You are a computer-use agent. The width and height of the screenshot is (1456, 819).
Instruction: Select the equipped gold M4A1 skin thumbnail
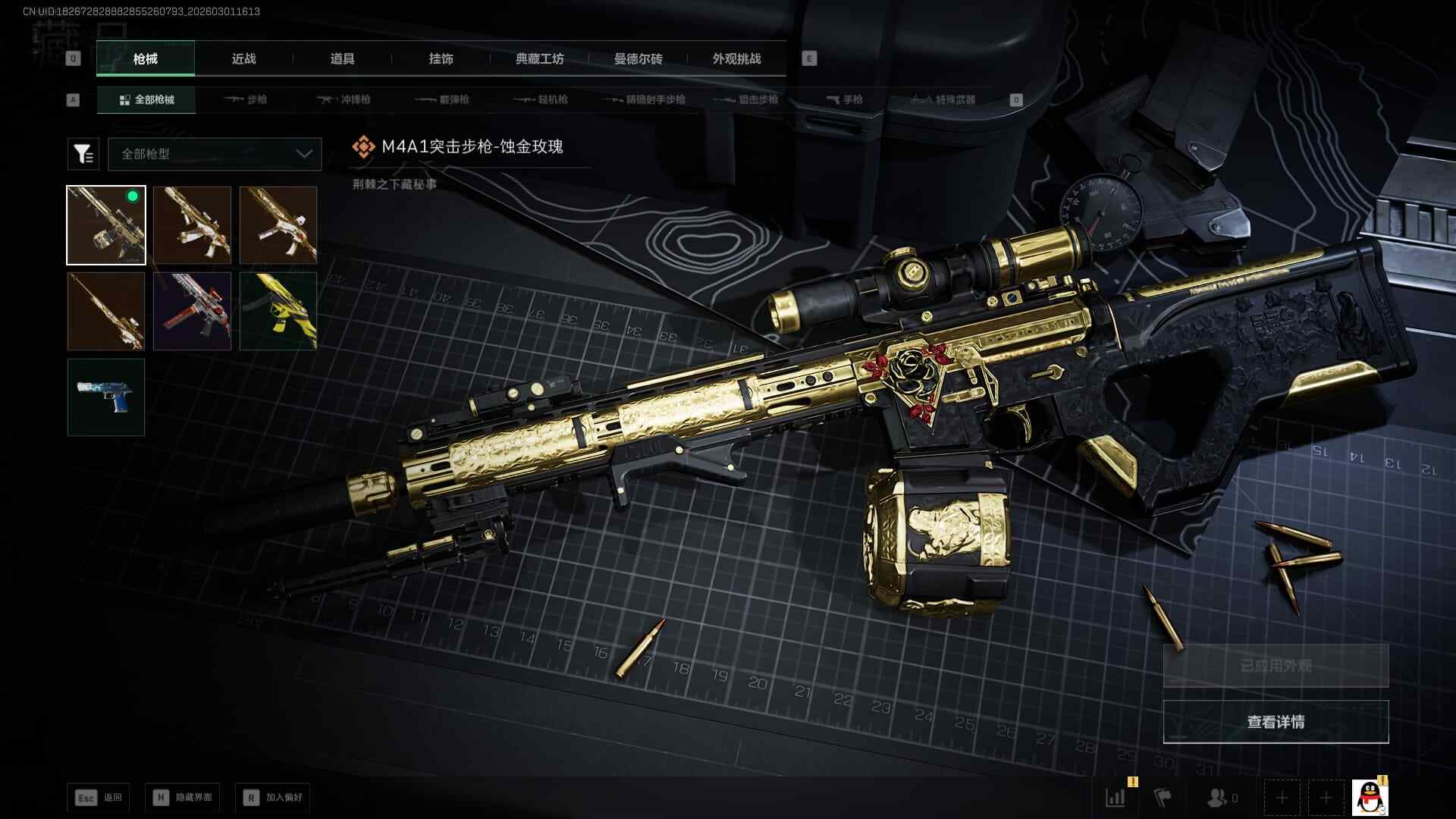(106, 225)
